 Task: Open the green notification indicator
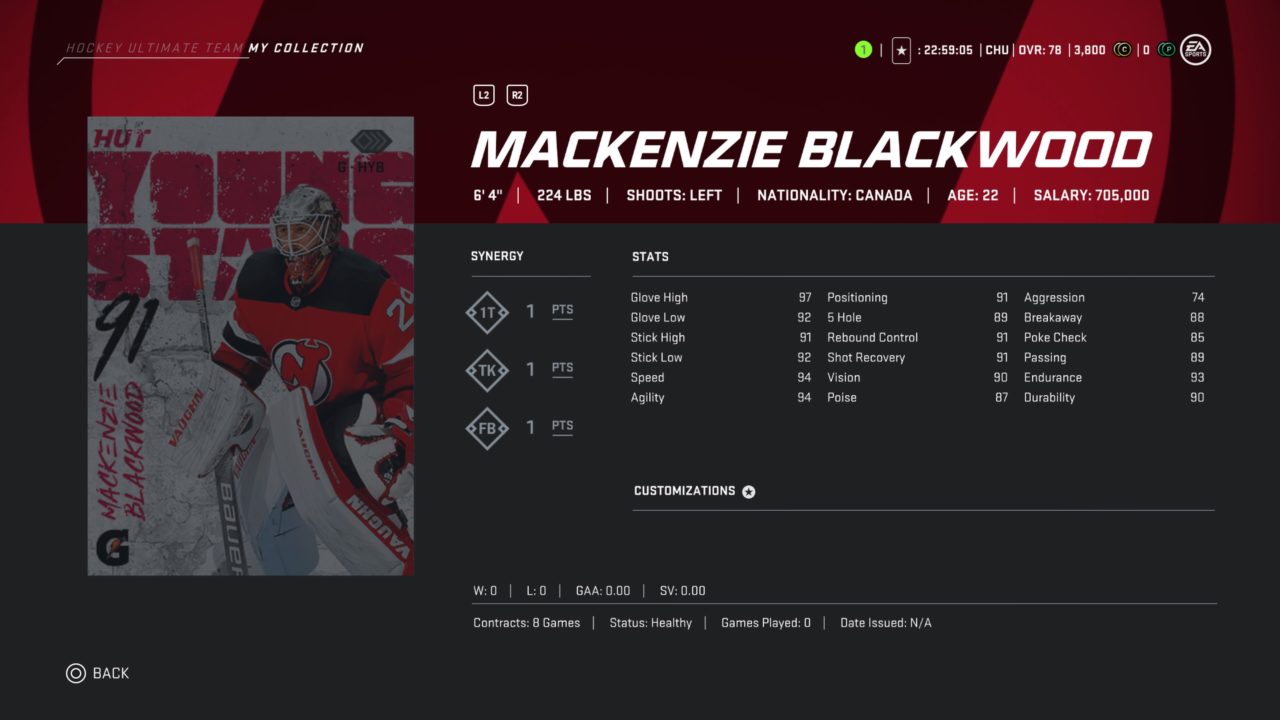[x=863, y=50]
